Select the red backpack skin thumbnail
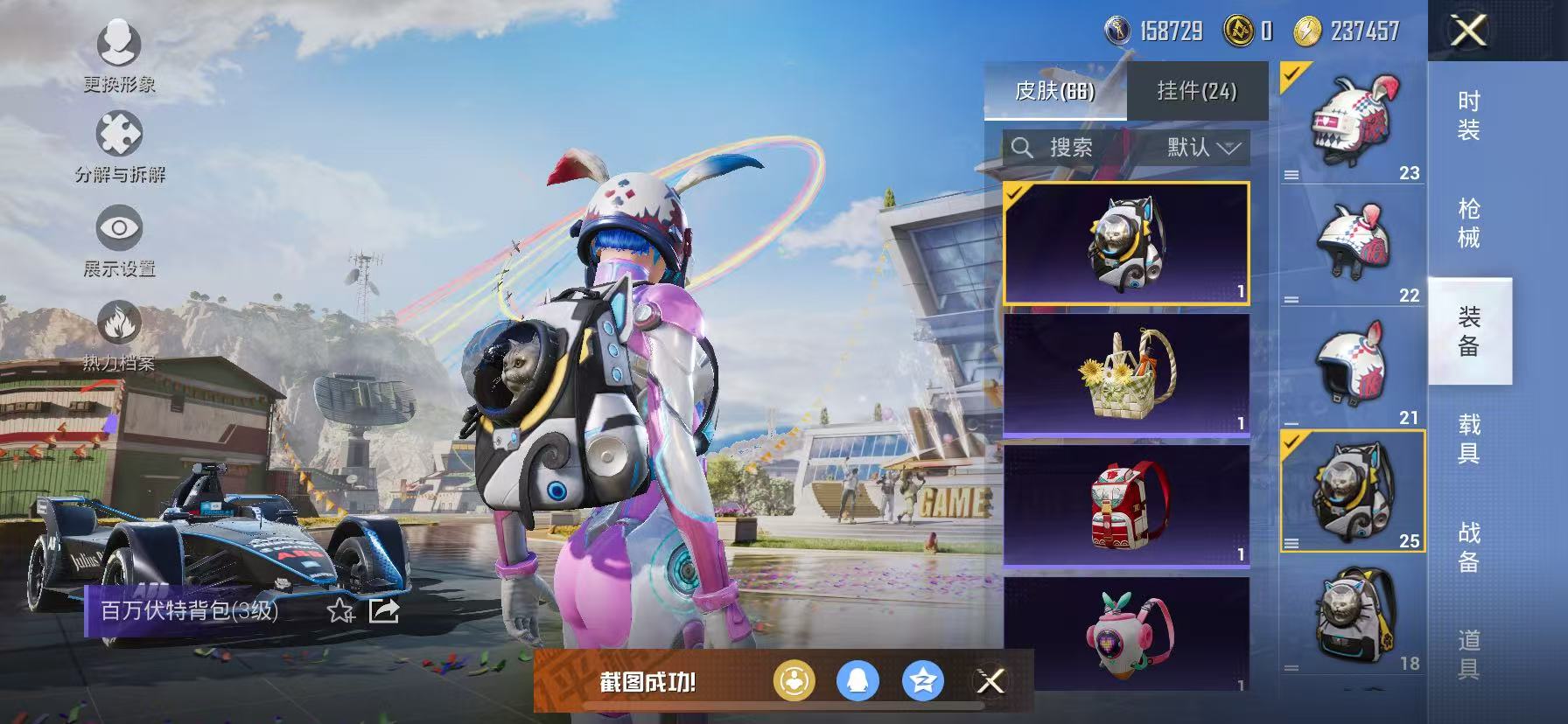This screenshot has width=1568, height=724. [1127, 503]
